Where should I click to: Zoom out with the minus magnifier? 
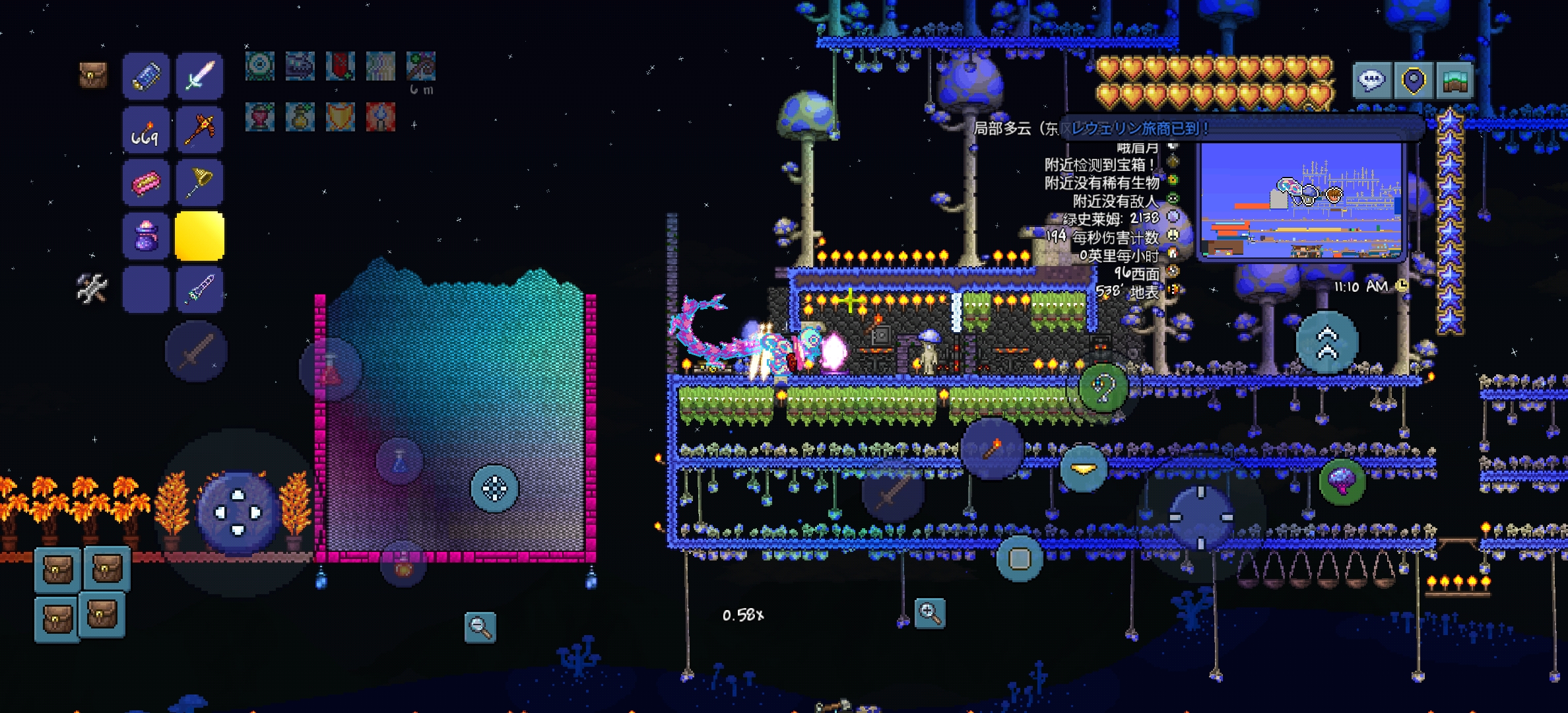tap(480, 627)
